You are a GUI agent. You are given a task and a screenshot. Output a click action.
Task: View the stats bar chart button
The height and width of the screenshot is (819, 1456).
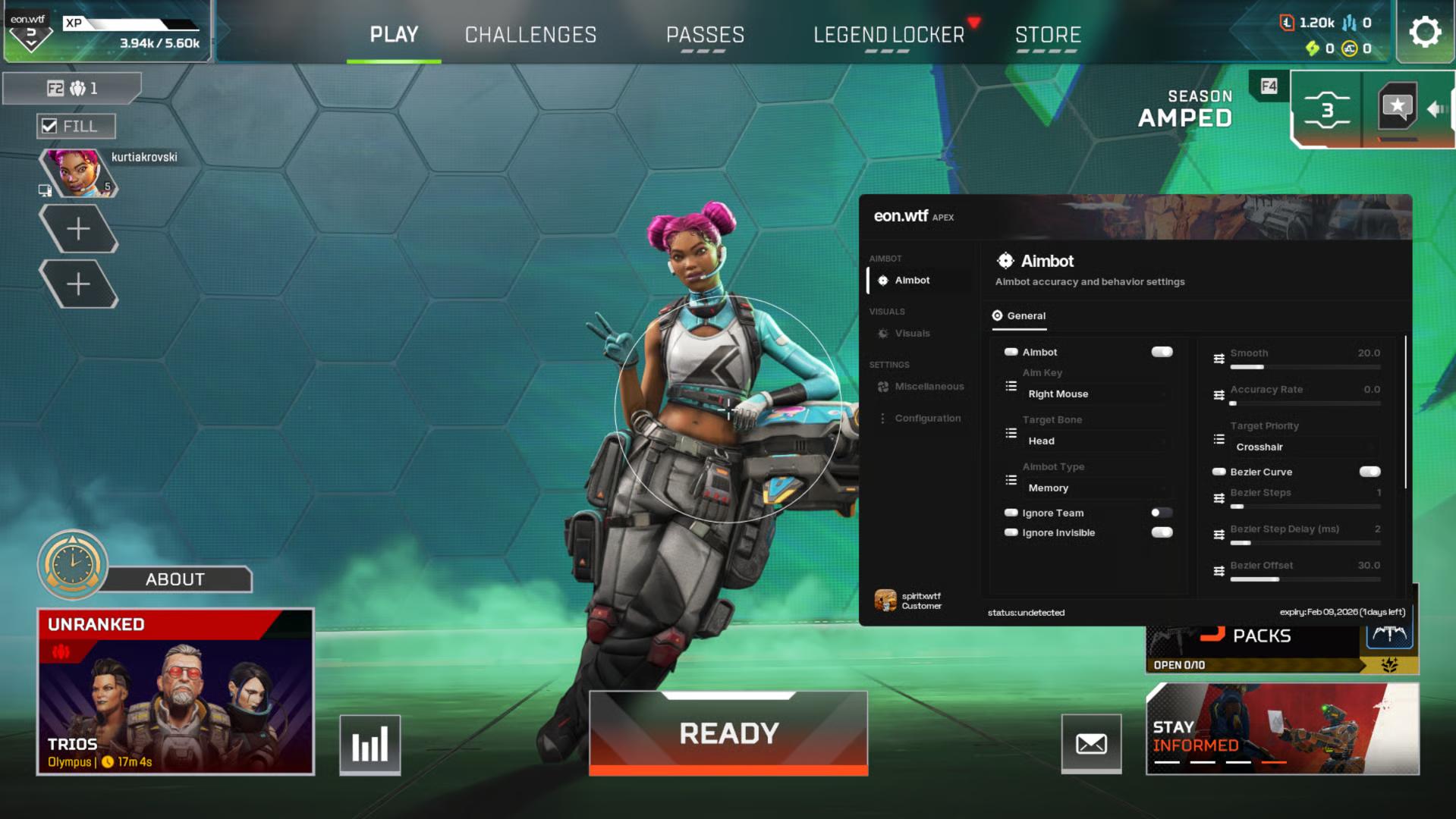coord(370,745)
